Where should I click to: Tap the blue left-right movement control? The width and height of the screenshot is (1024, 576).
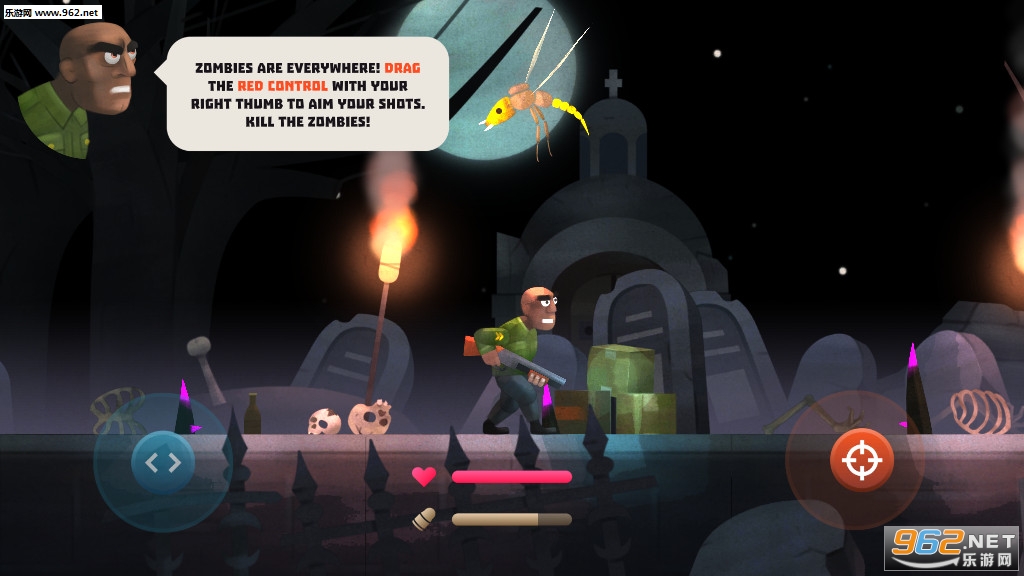[162, 462]
